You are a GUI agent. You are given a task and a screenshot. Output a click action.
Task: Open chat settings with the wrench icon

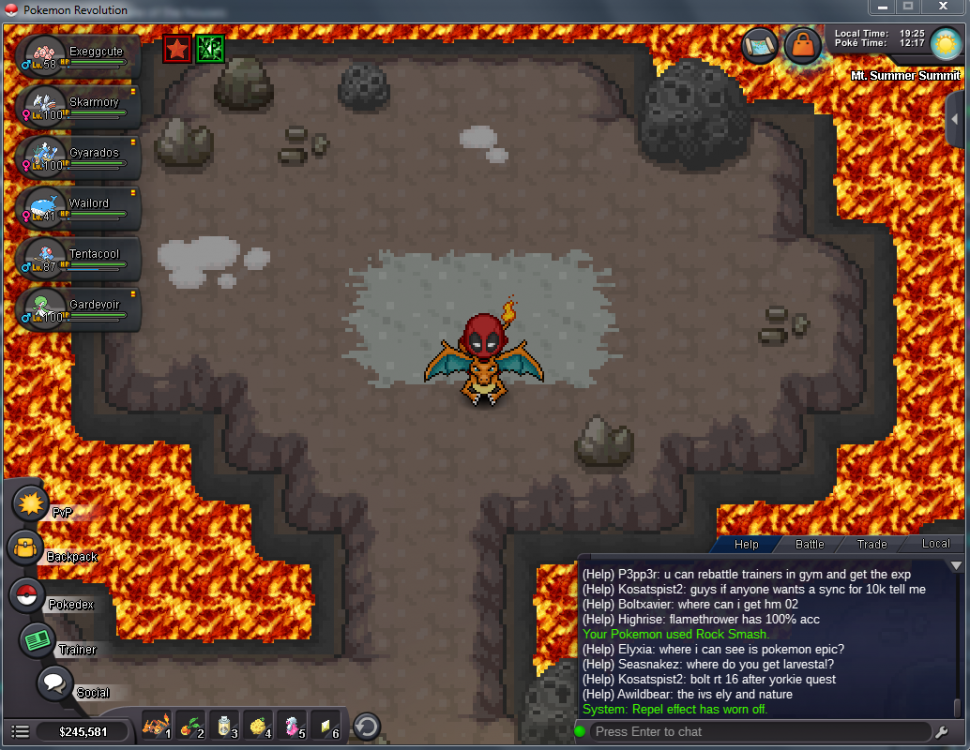click(941, 732)
